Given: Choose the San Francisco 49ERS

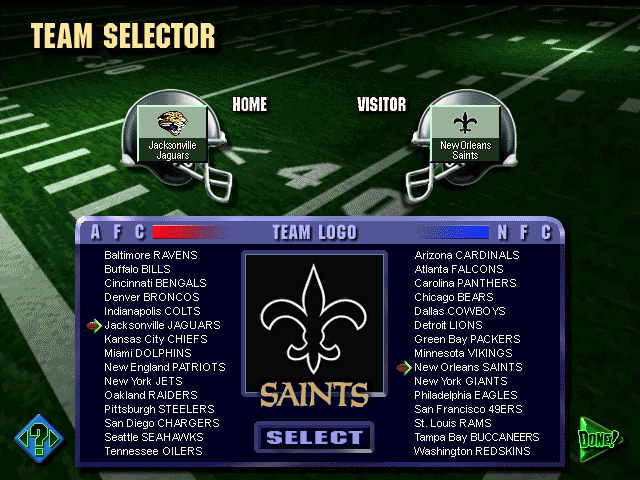Looking at the screenshot, I should pyautogui.click(x=467, y=409).
